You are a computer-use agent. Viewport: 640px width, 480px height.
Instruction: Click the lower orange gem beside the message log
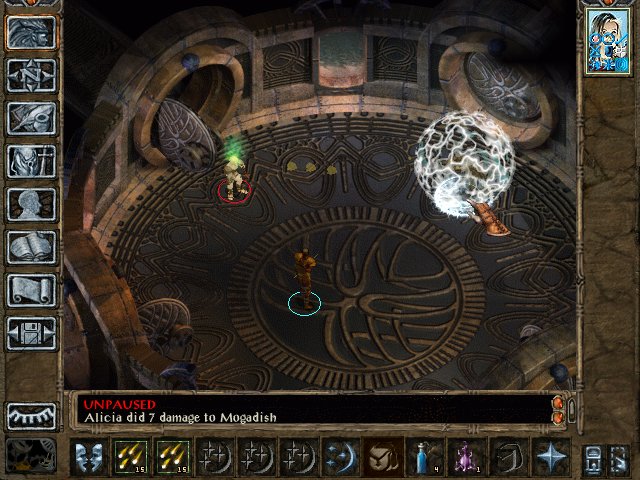558,416
